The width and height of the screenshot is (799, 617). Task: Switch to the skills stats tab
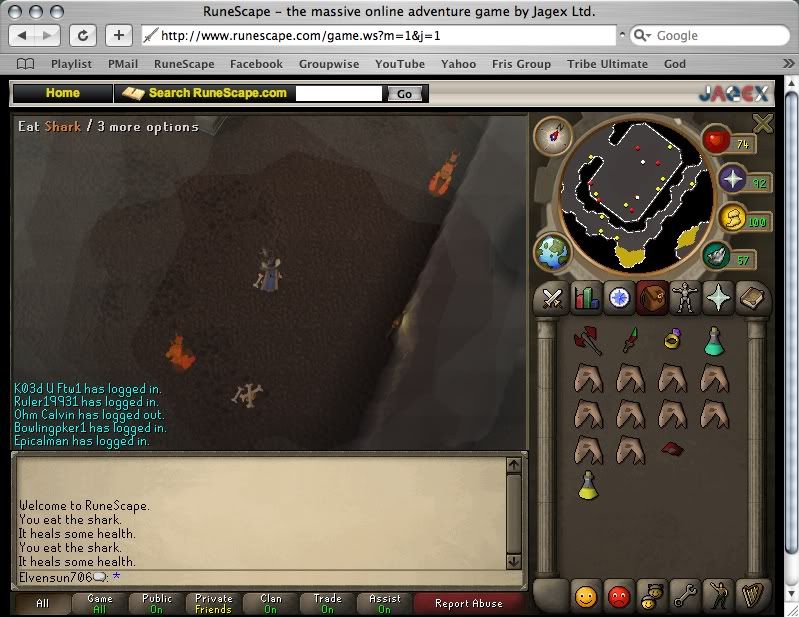(585, 298)
